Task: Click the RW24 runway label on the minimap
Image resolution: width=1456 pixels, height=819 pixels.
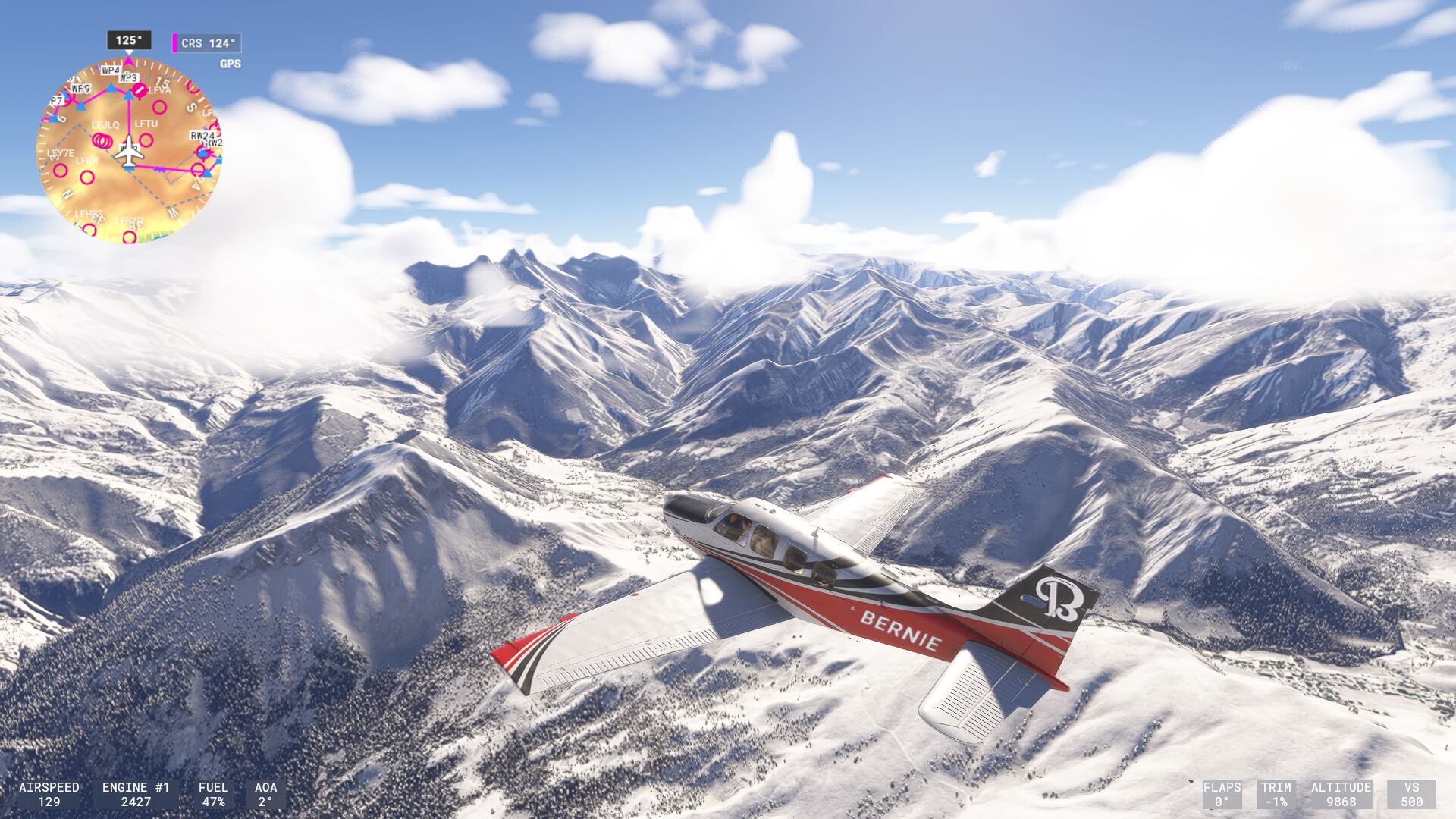Action: (x=202, y=136)
